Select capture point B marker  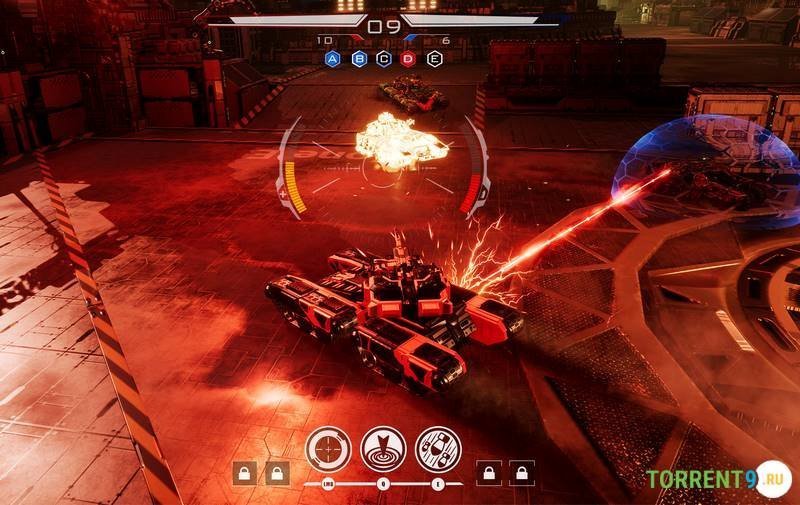click(x=358, y=59)
